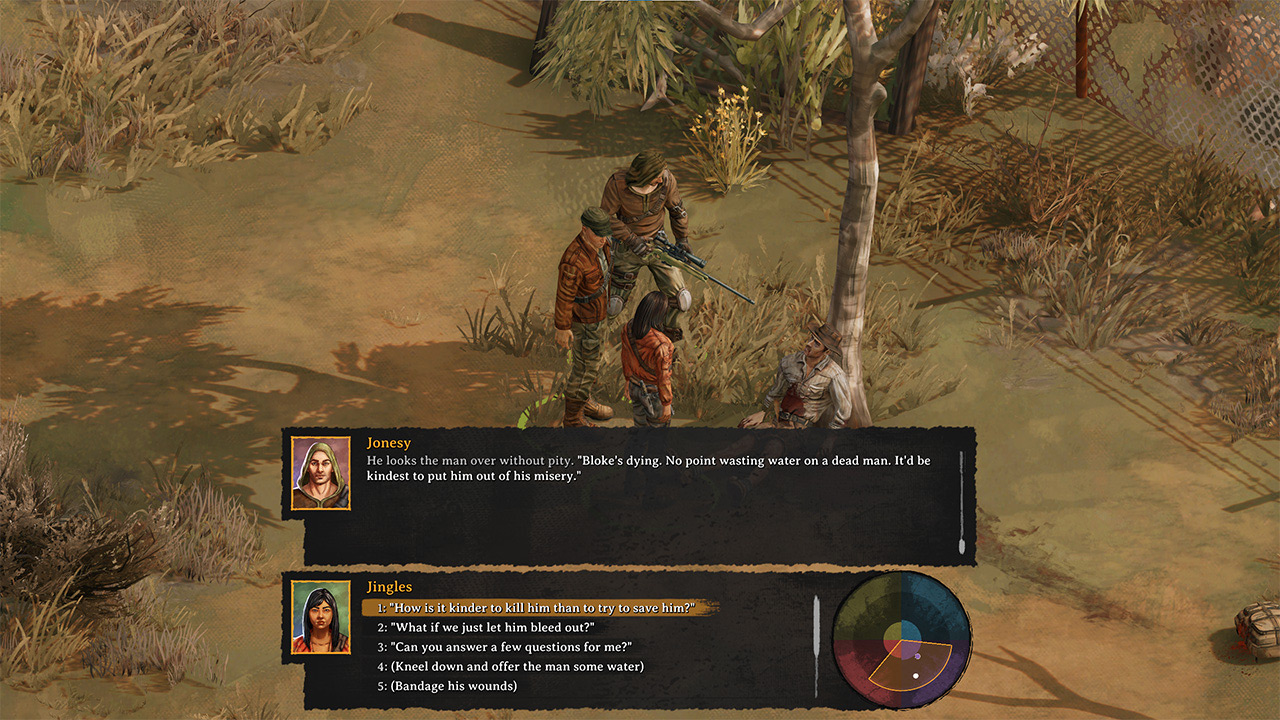Click Jonesy's name label above his dialogue
This screenshot has width=1280, height=720.
pos(391,442)
